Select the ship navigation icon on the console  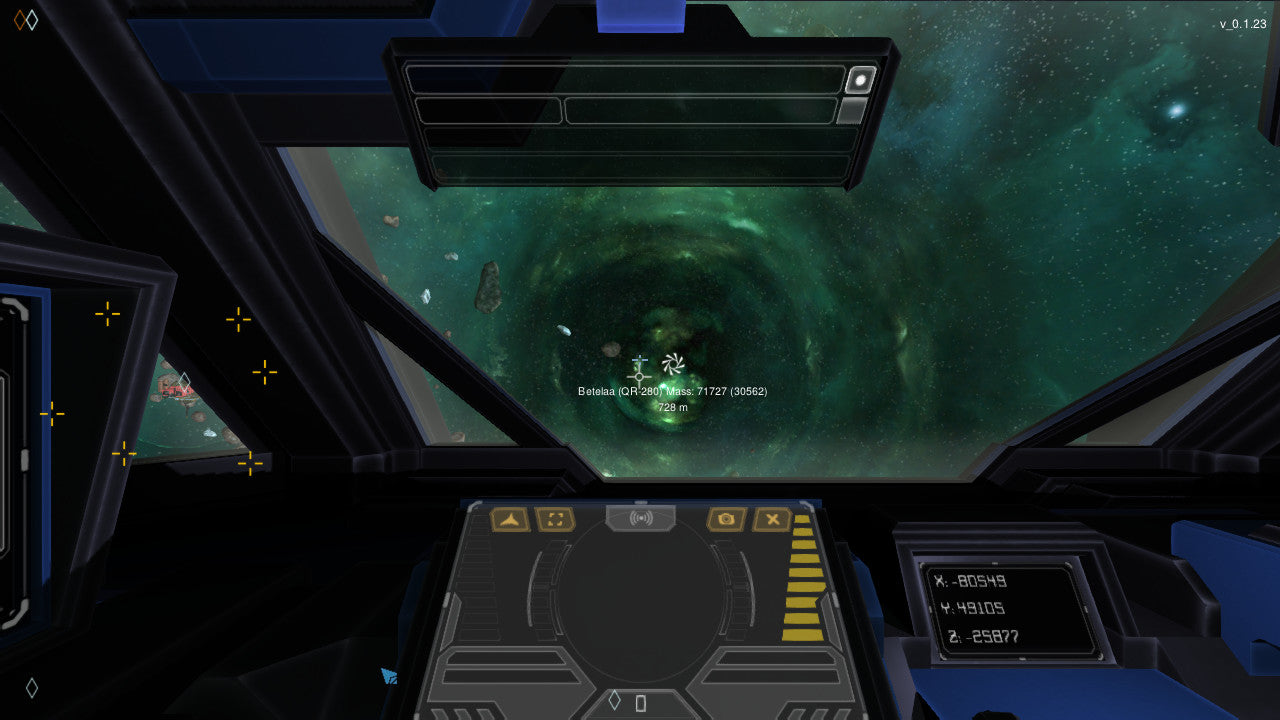(x=511, y=519)
